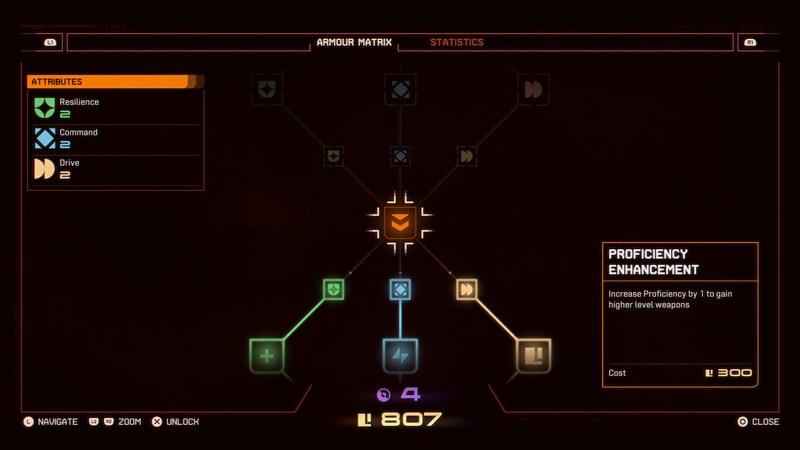Select the tan node at the Drive branch end
The height and width of the screenshot is (450, 800).
click(533, 356)
